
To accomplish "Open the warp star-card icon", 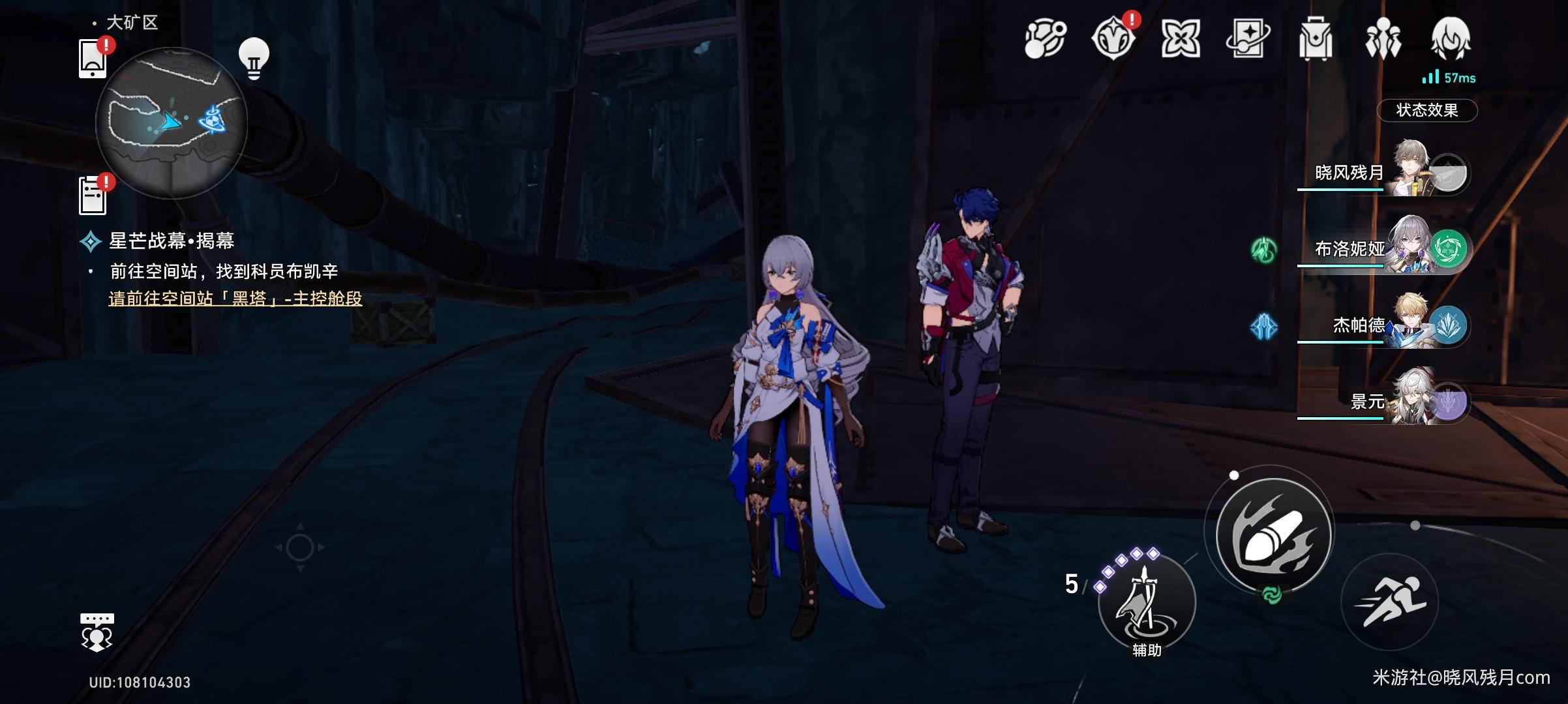I will (x=1247, y=39).
